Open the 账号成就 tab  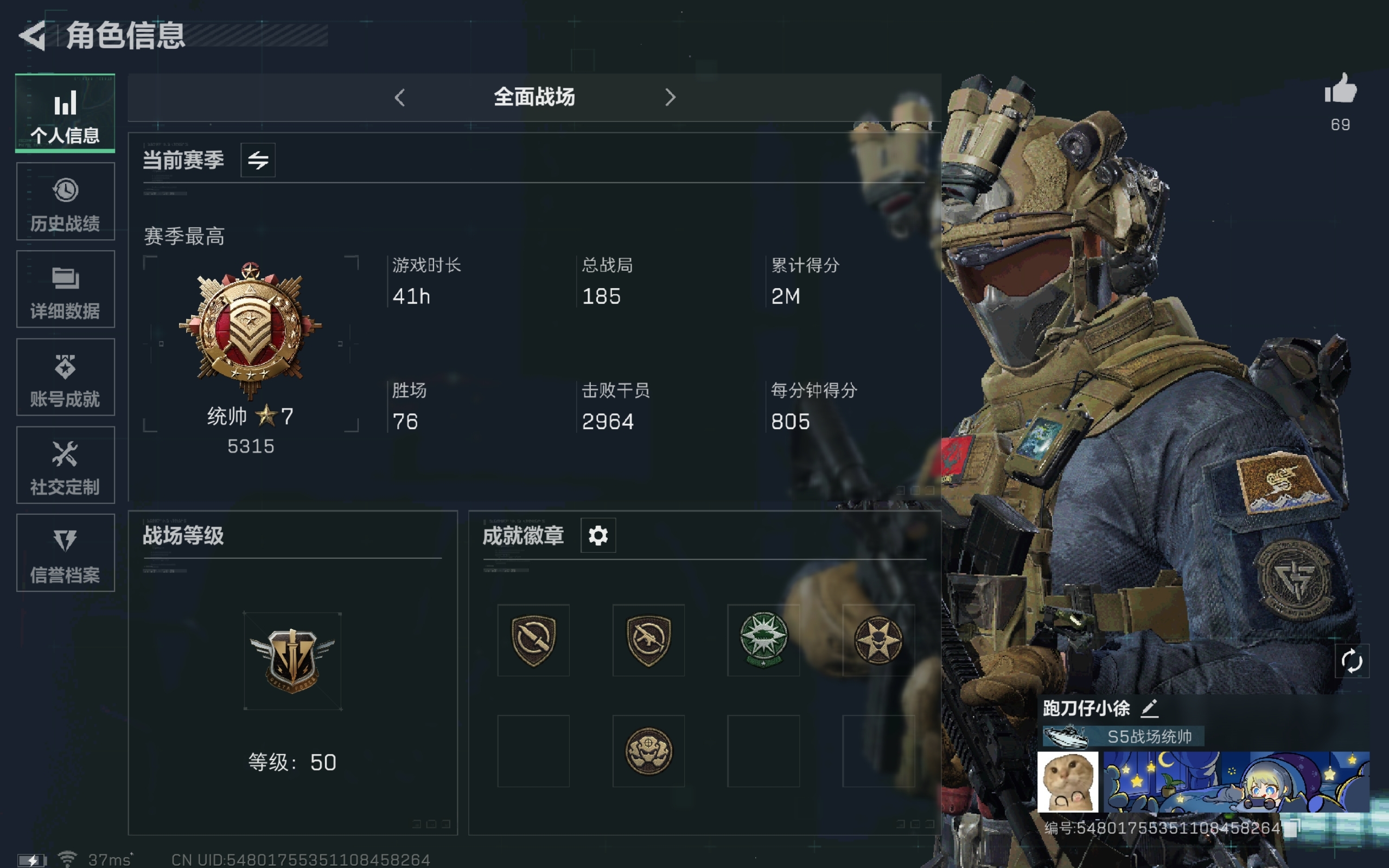[65, 377]
